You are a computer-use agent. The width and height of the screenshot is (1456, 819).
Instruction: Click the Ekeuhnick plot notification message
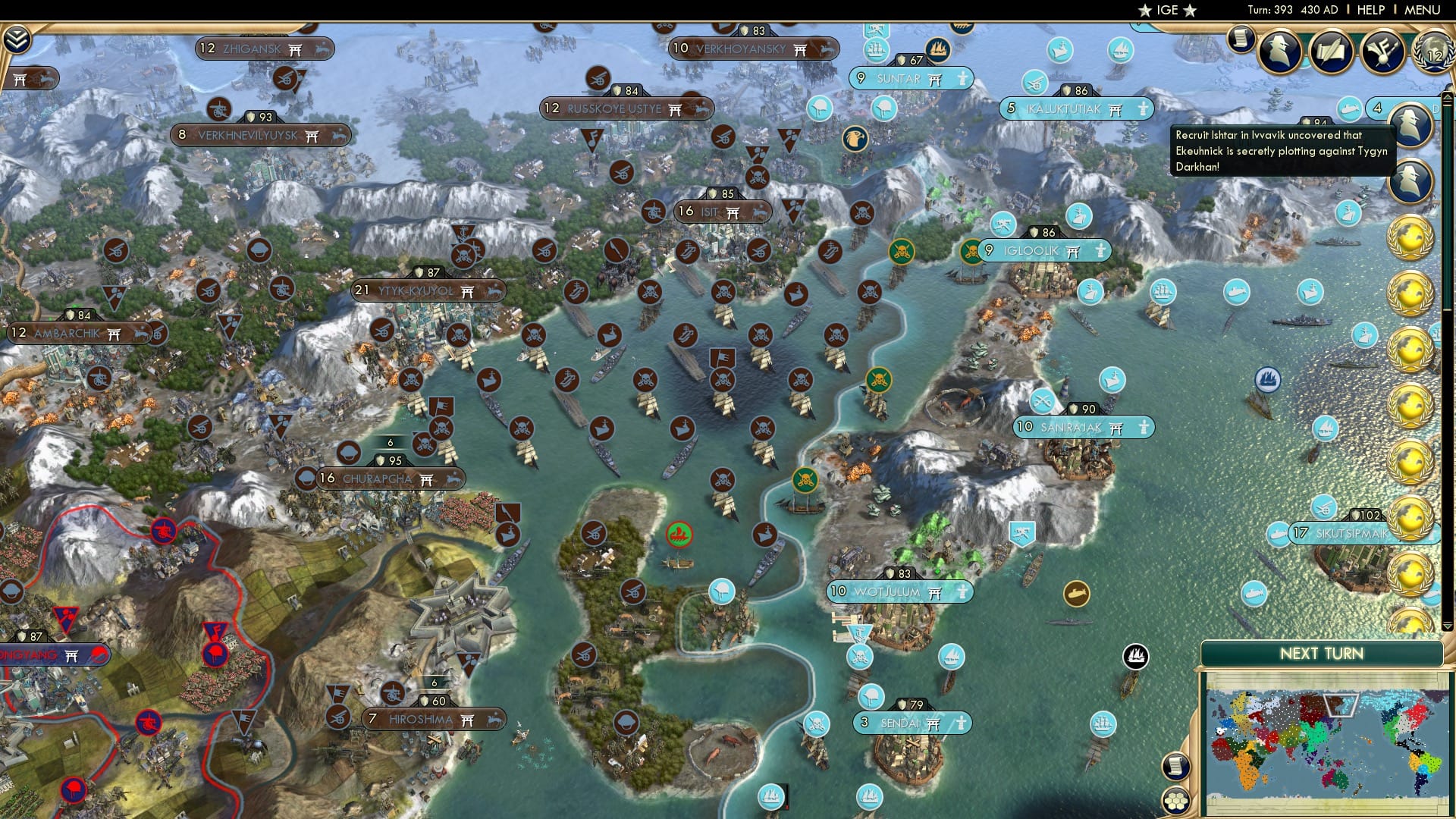pos(1282,152)
